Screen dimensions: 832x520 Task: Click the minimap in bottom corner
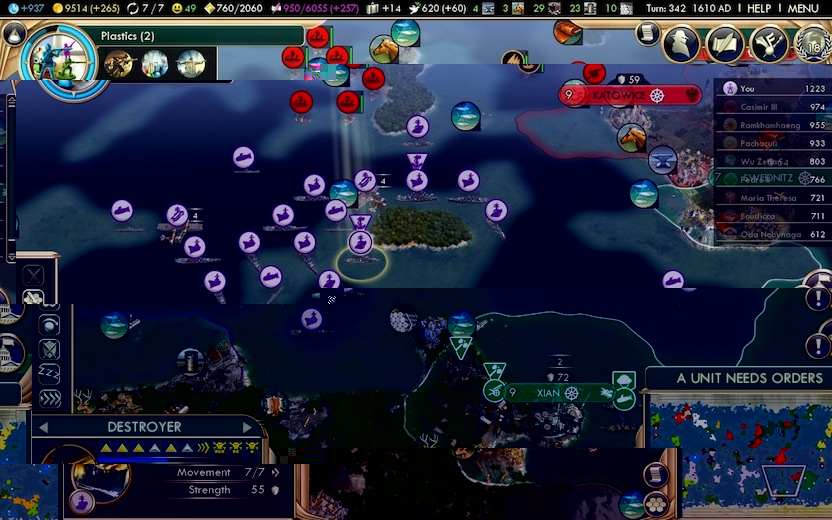click(742, 450)
